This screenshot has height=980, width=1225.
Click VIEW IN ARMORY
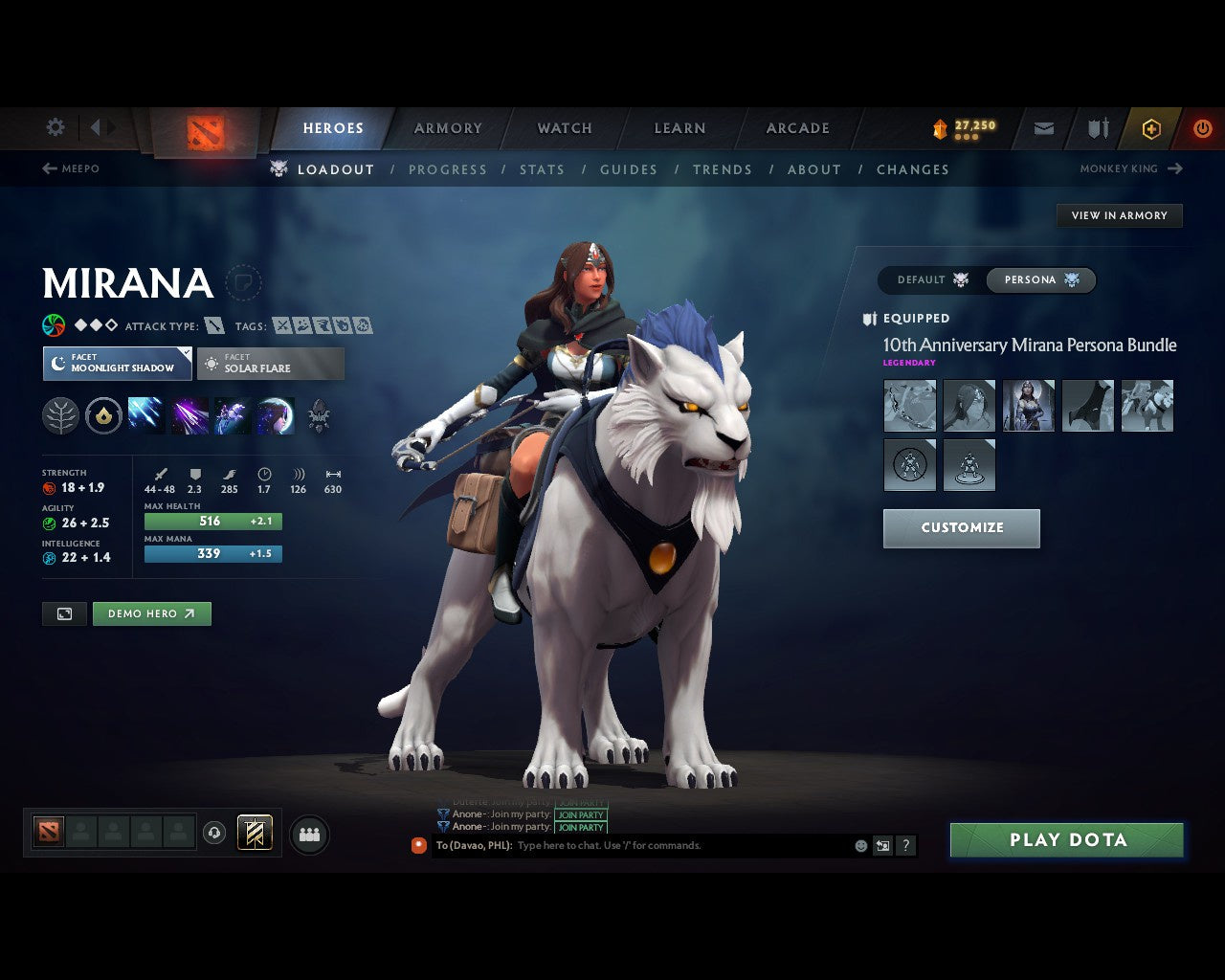[1119, 215]
